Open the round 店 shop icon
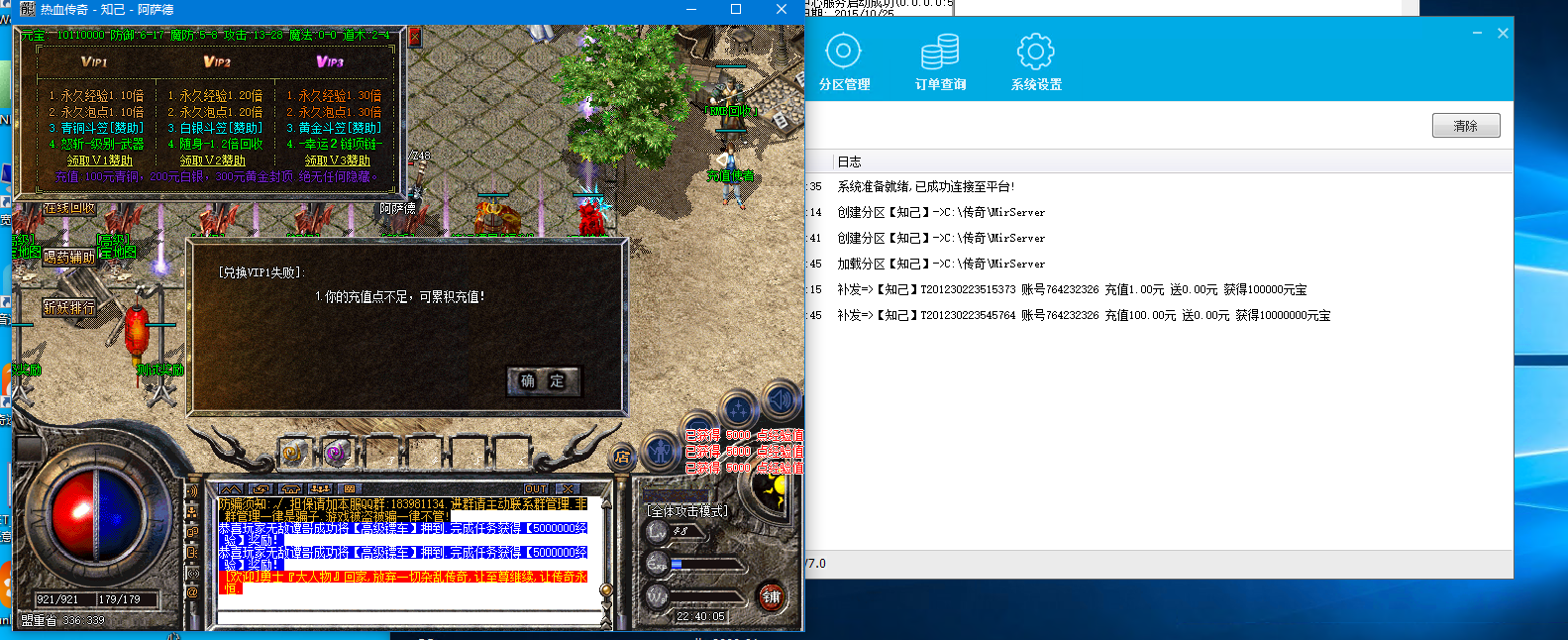This screenshot has height=640, width=1568. pyautogui.click(x=622, y=457)
